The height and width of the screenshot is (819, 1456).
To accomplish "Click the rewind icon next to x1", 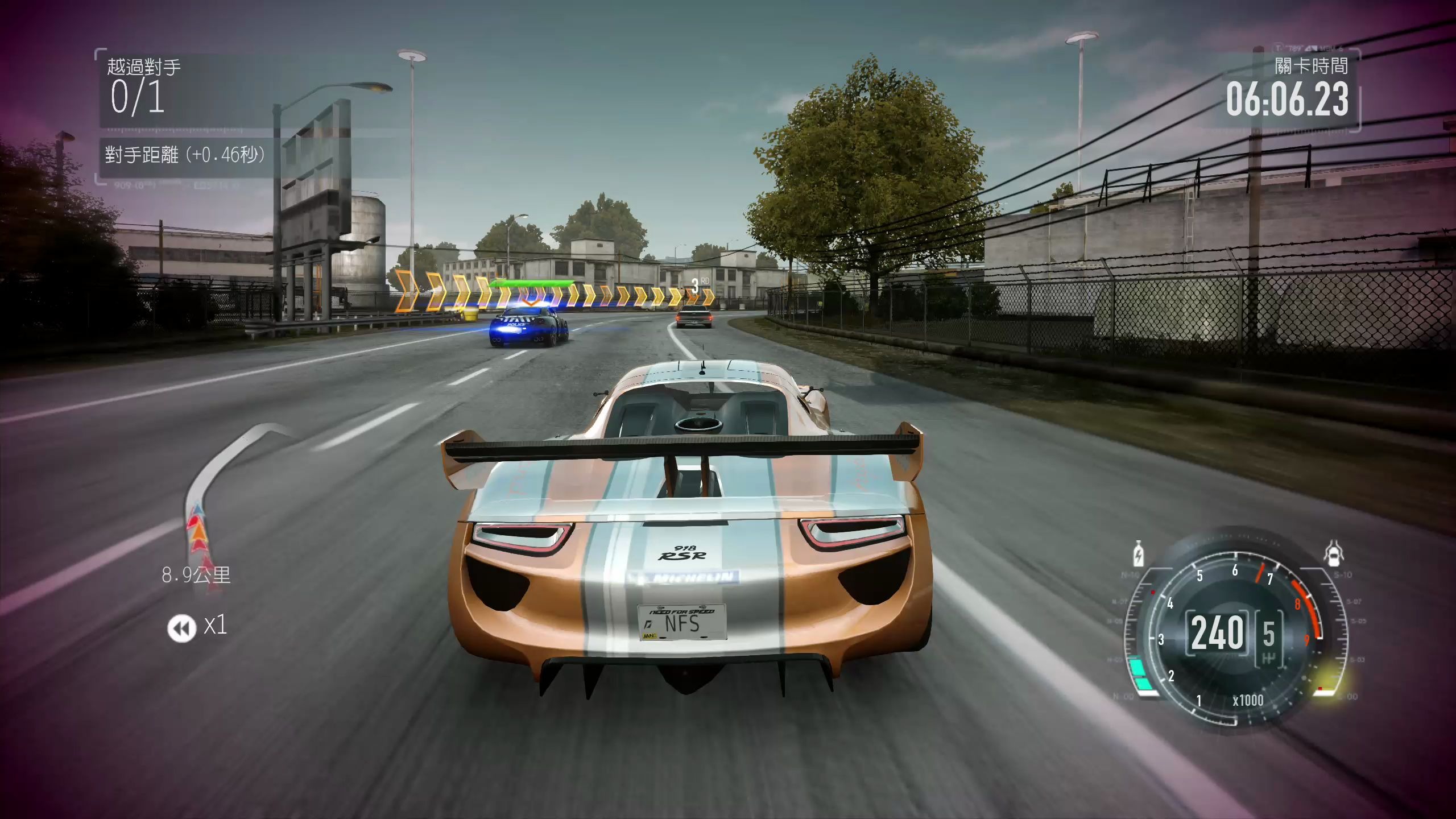I will (x=181, y=628).
